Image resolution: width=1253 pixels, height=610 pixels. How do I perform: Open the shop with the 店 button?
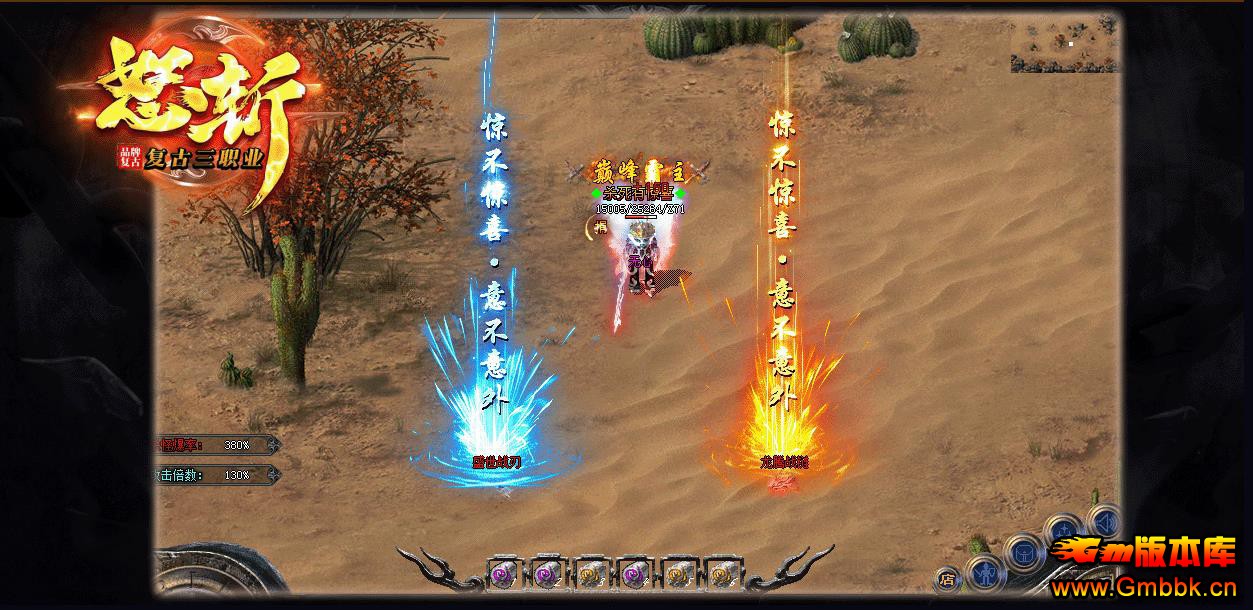pyautogui.click(x=947, y=578)
